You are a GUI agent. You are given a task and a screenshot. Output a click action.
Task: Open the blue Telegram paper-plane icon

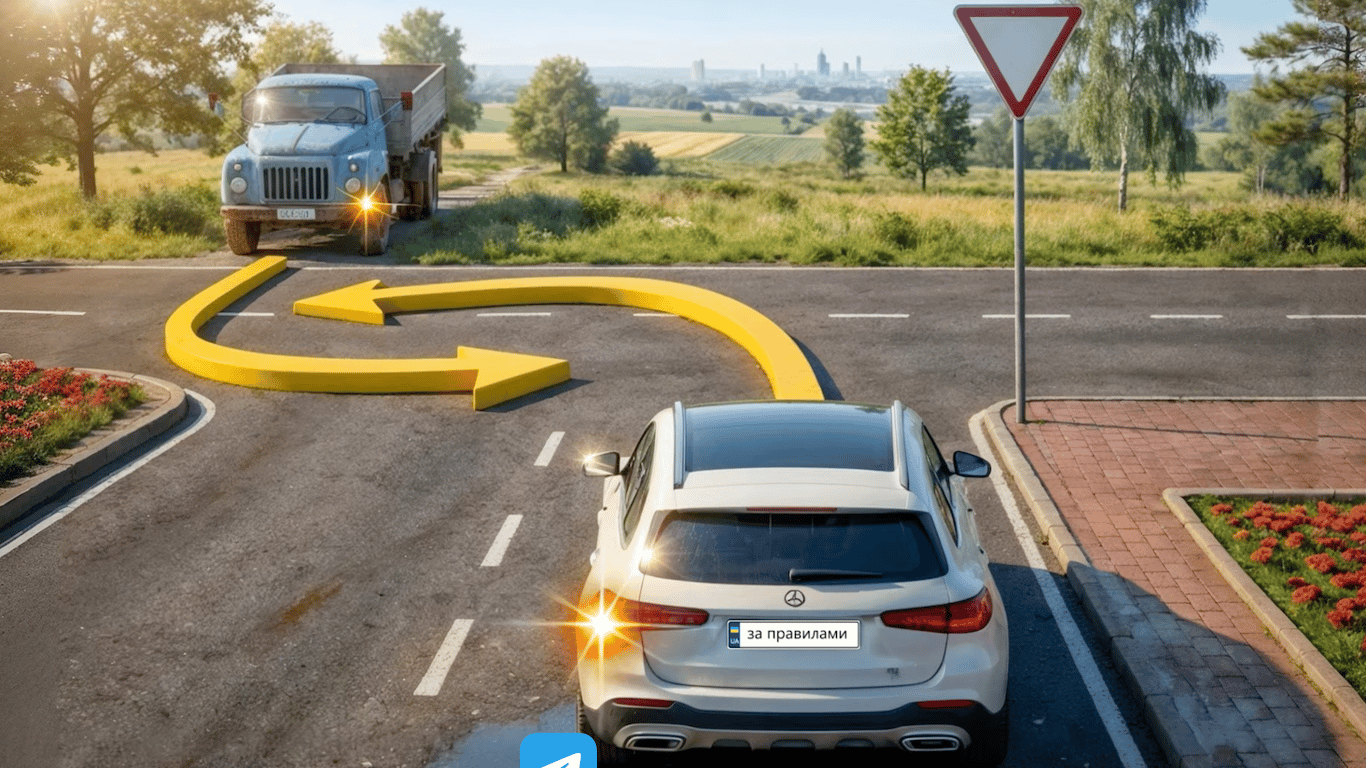coord(558,753)
